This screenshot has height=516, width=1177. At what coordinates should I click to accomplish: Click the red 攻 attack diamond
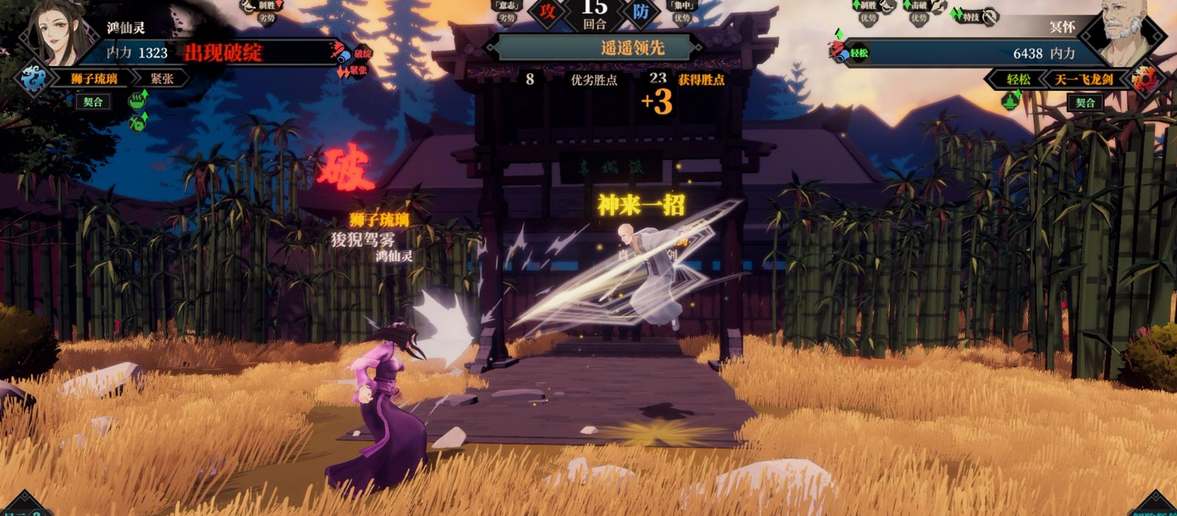pyautogui.click(x=547, y=12)
